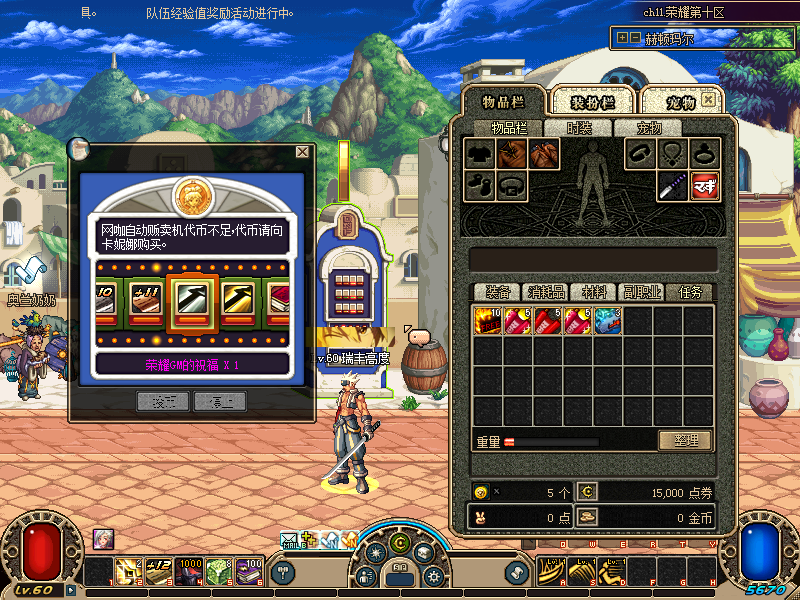
Task: Select the blue box item in inventory
Action: click(x=607, y=321)
